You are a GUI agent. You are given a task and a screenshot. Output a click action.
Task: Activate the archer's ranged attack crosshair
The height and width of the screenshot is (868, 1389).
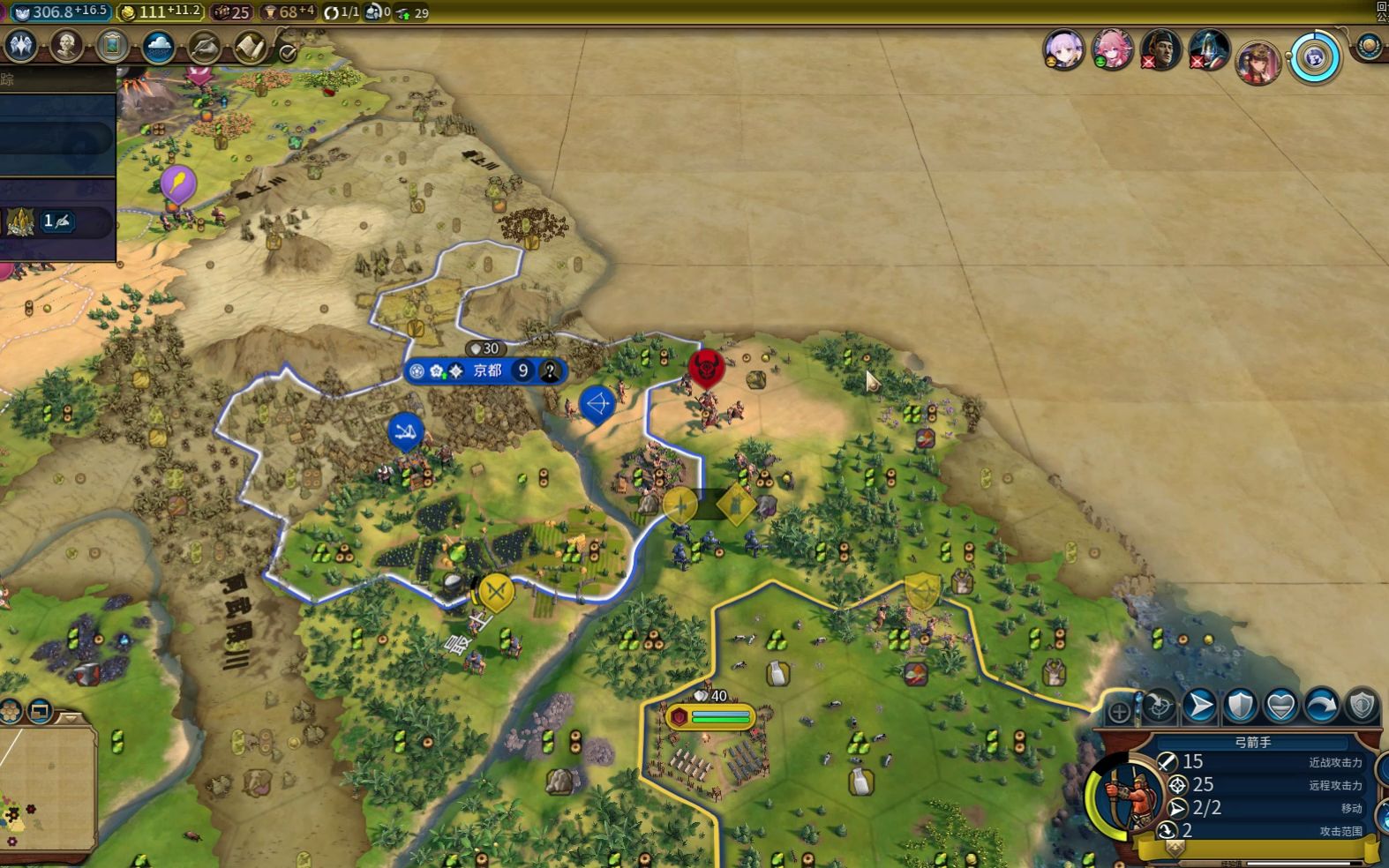(x=1160, y=705)
